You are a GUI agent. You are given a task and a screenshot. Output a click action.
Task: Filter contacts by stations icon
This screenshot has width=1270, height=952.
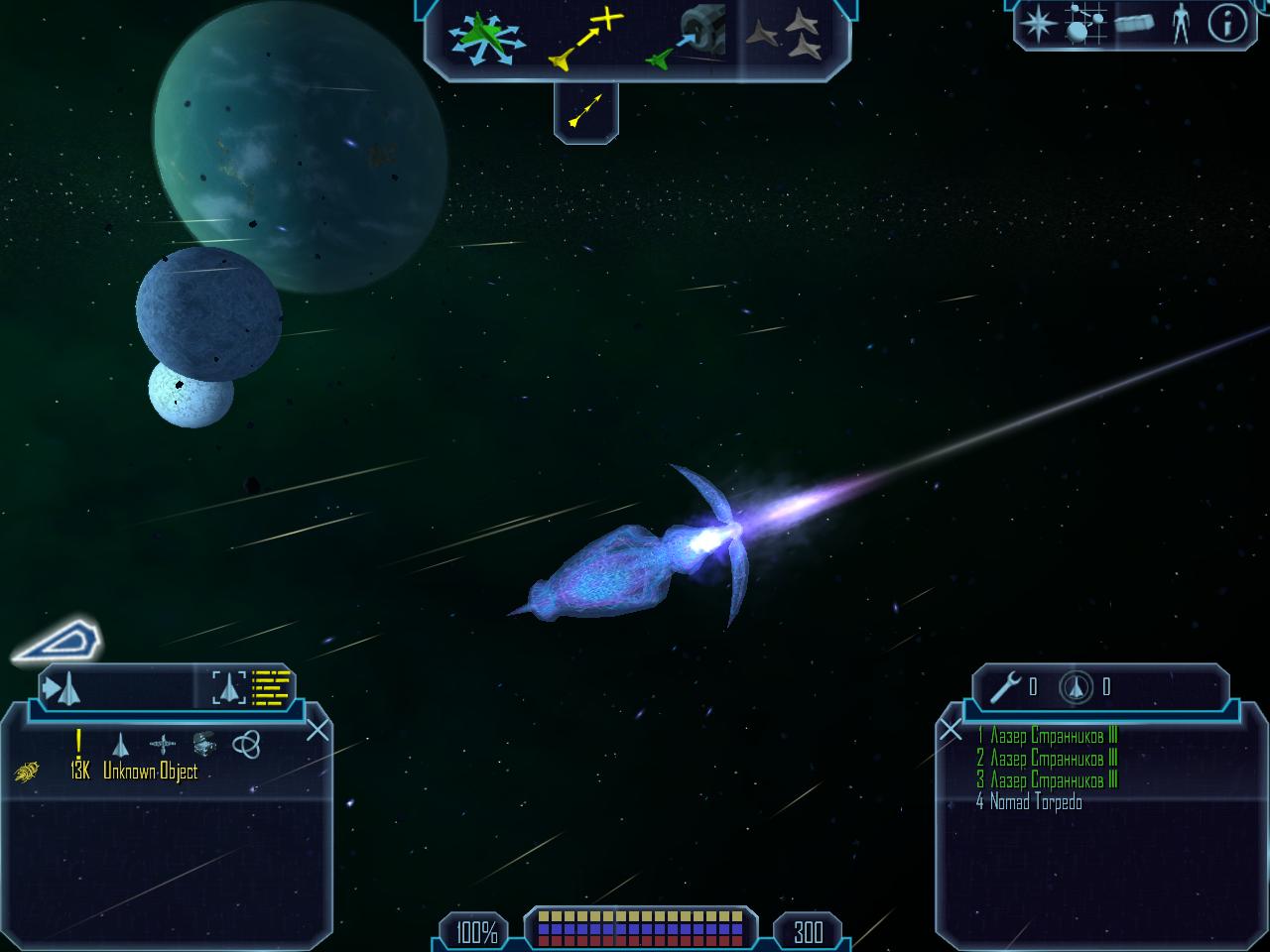pos(164,744)
